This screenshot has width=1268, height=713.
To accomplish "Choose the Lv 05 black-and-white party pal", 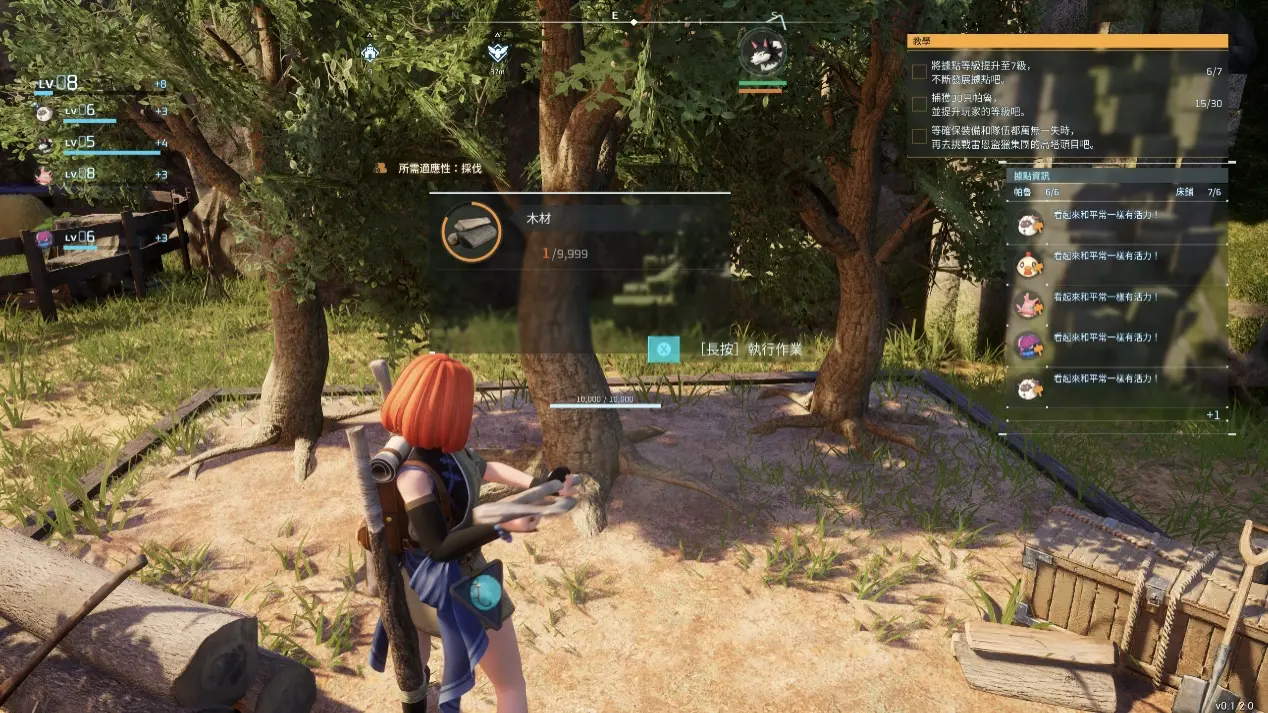I will tap(44, 144).
